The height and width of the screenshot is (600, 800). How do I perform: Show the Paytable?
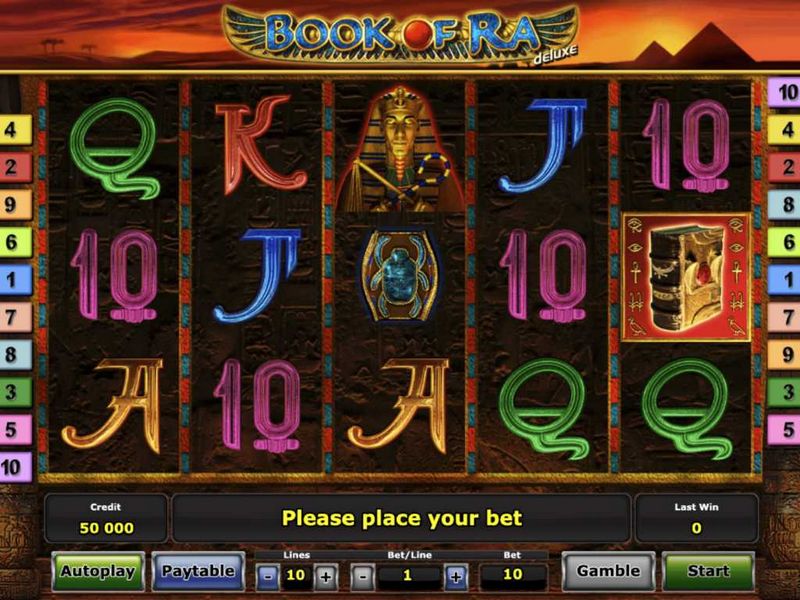(198, 571)
